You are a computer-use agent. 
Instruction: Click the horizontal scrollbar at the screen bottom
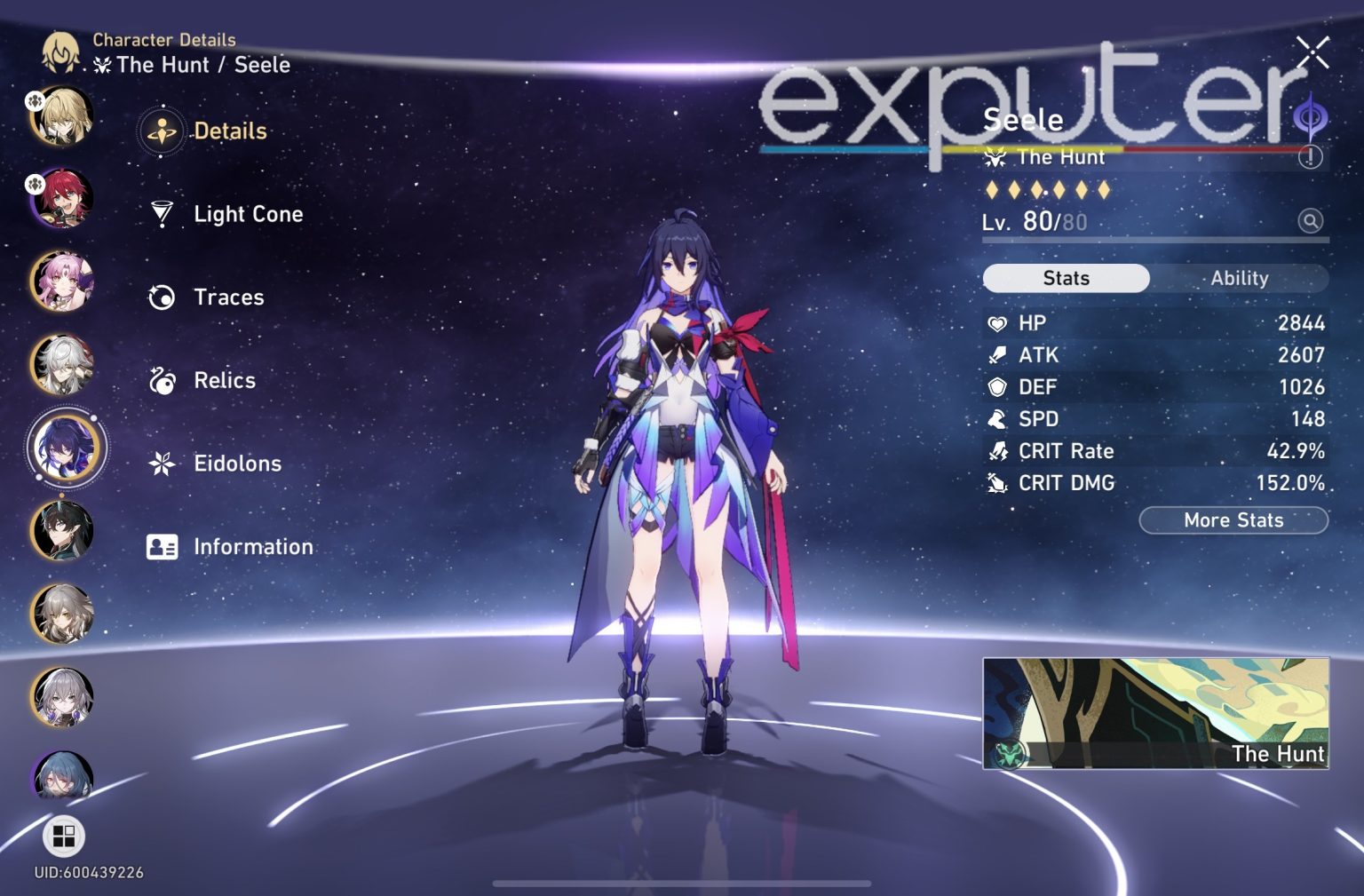pos(682,884)
